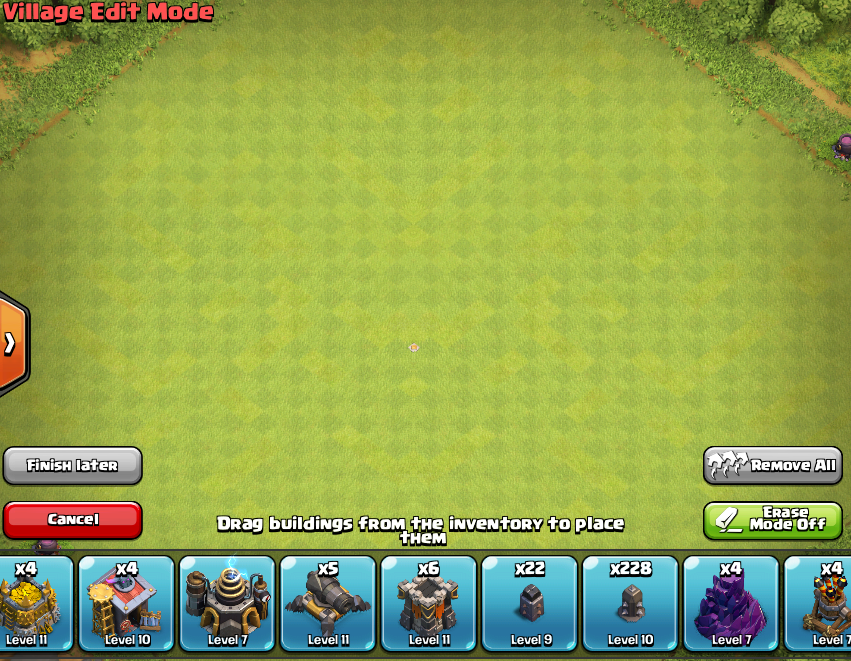Select the purple Level 7 dark storage
This screenshot has height=661, width=851.
[731, 603]
